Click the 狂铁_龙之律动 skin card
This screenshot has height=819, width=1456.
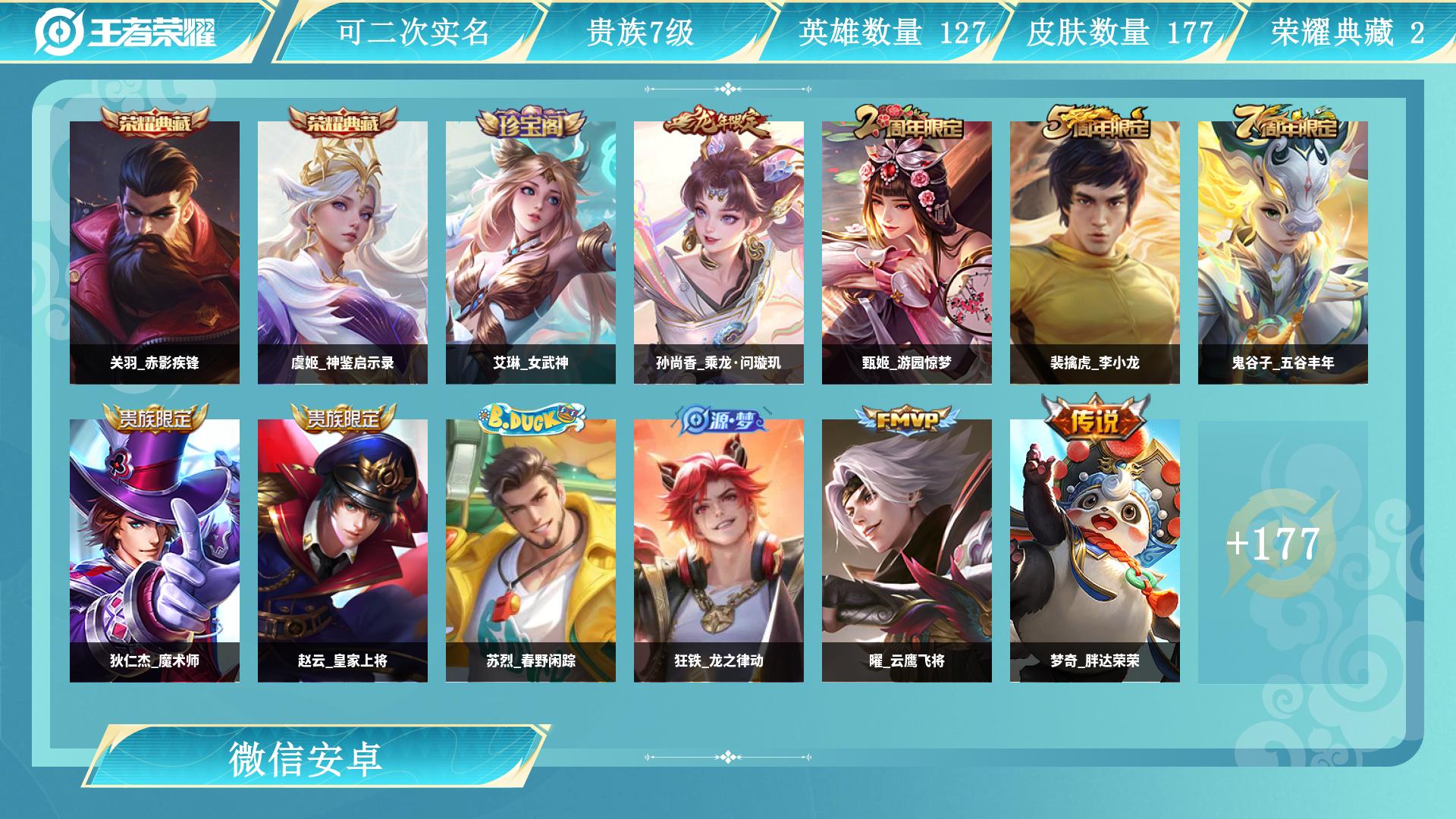(x=719, y=551)
